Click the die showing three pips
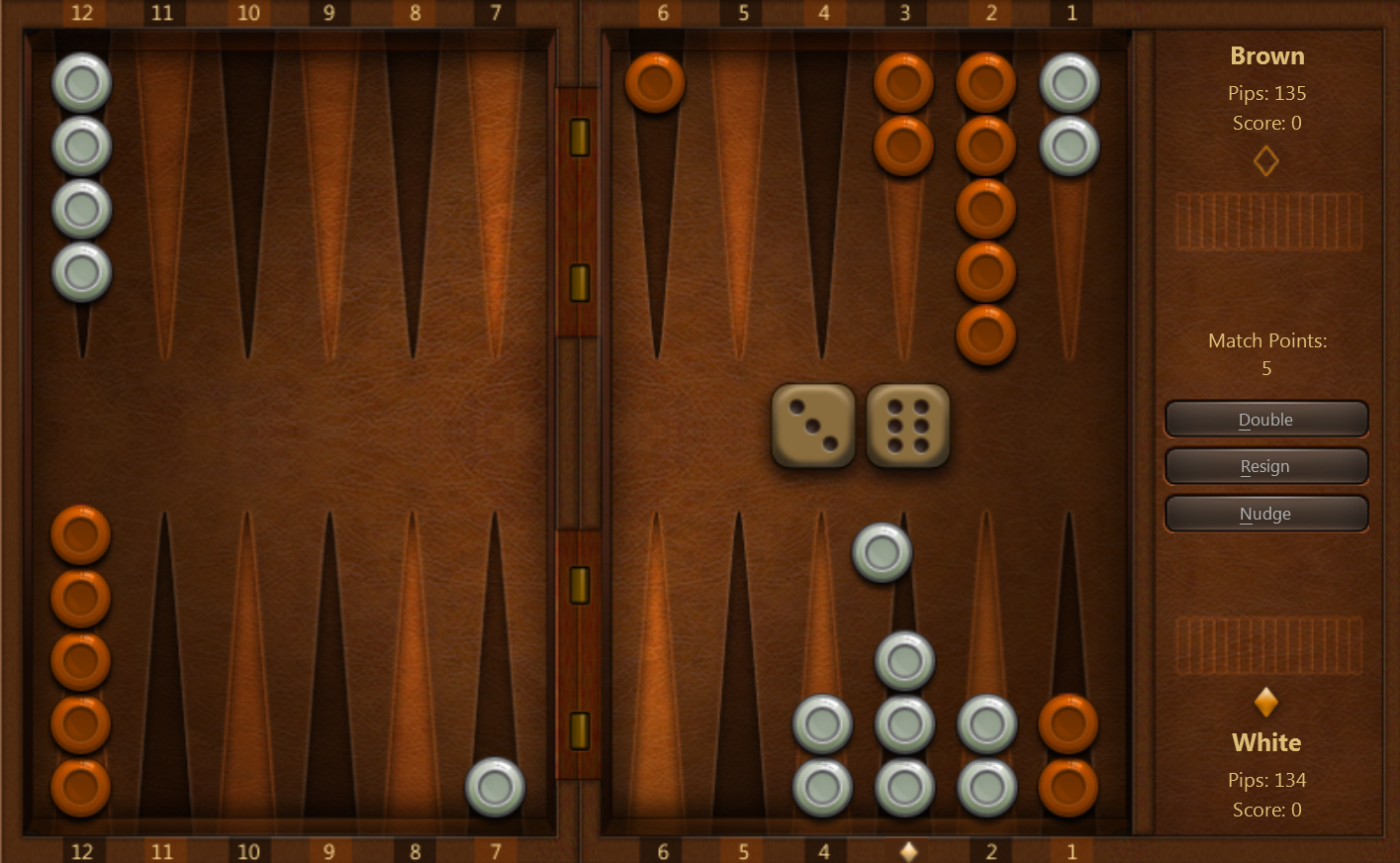This screenshot has width=1400, height=863. [x=812, y=428]
